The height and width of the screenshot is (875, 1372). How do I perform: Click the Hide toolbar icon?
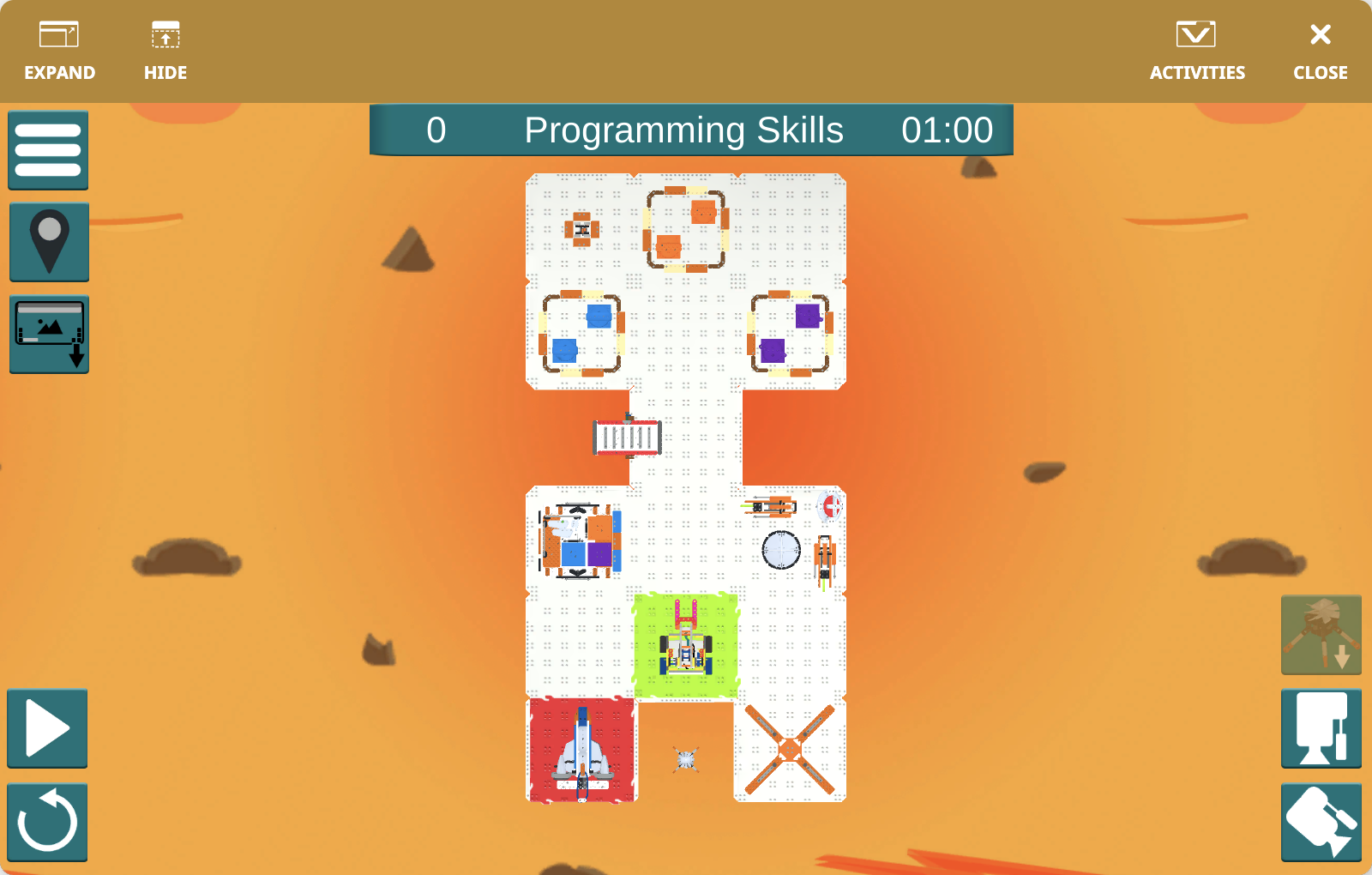pos(165,34)
